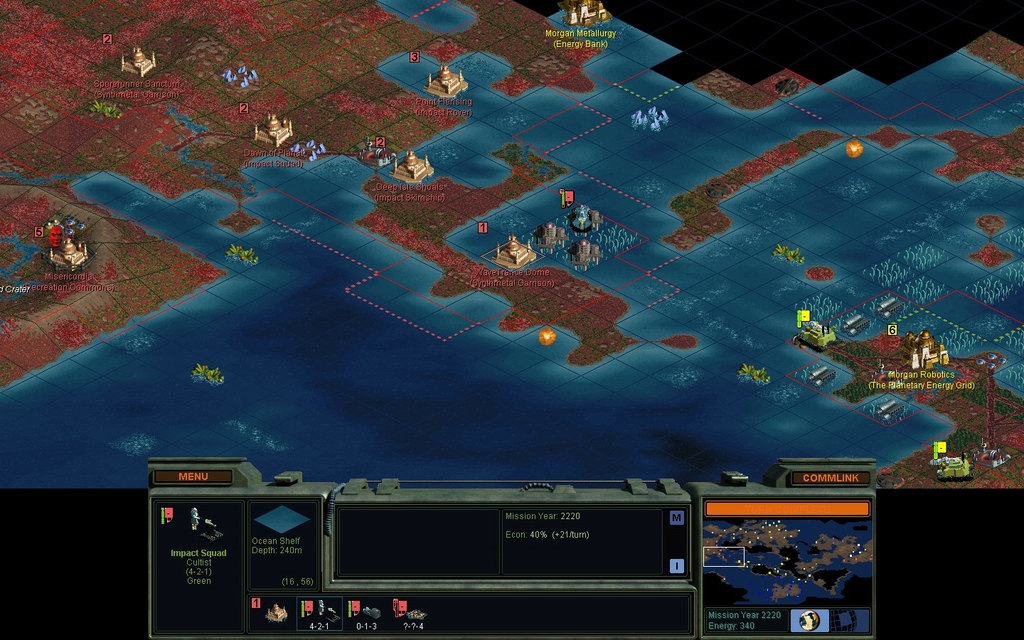
Task: Open the MENU button
Action: pyautogui.click(x=193, y=477)
